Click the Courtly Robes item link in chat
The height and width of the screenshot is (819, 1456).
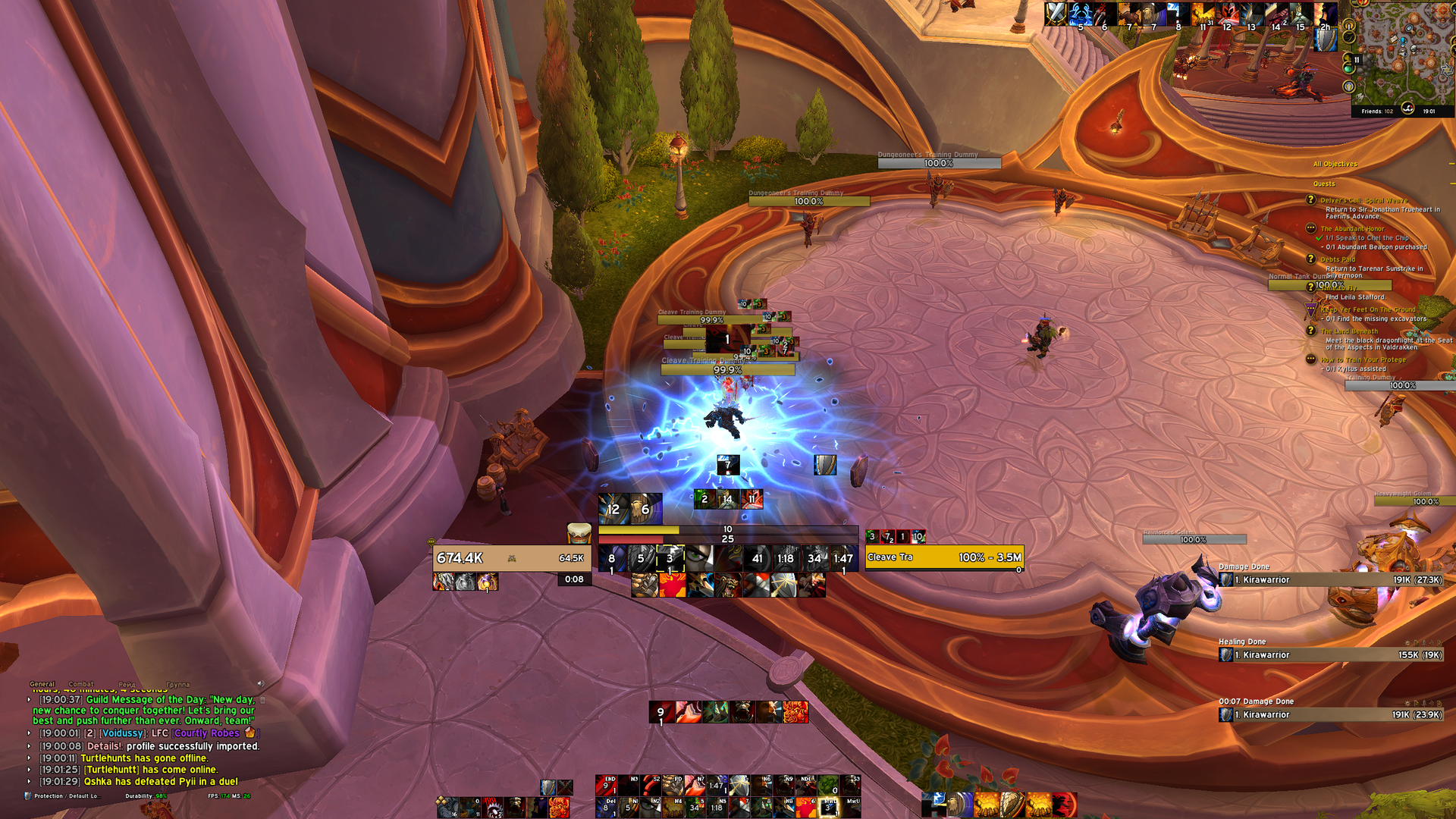(x=207, y=733)
